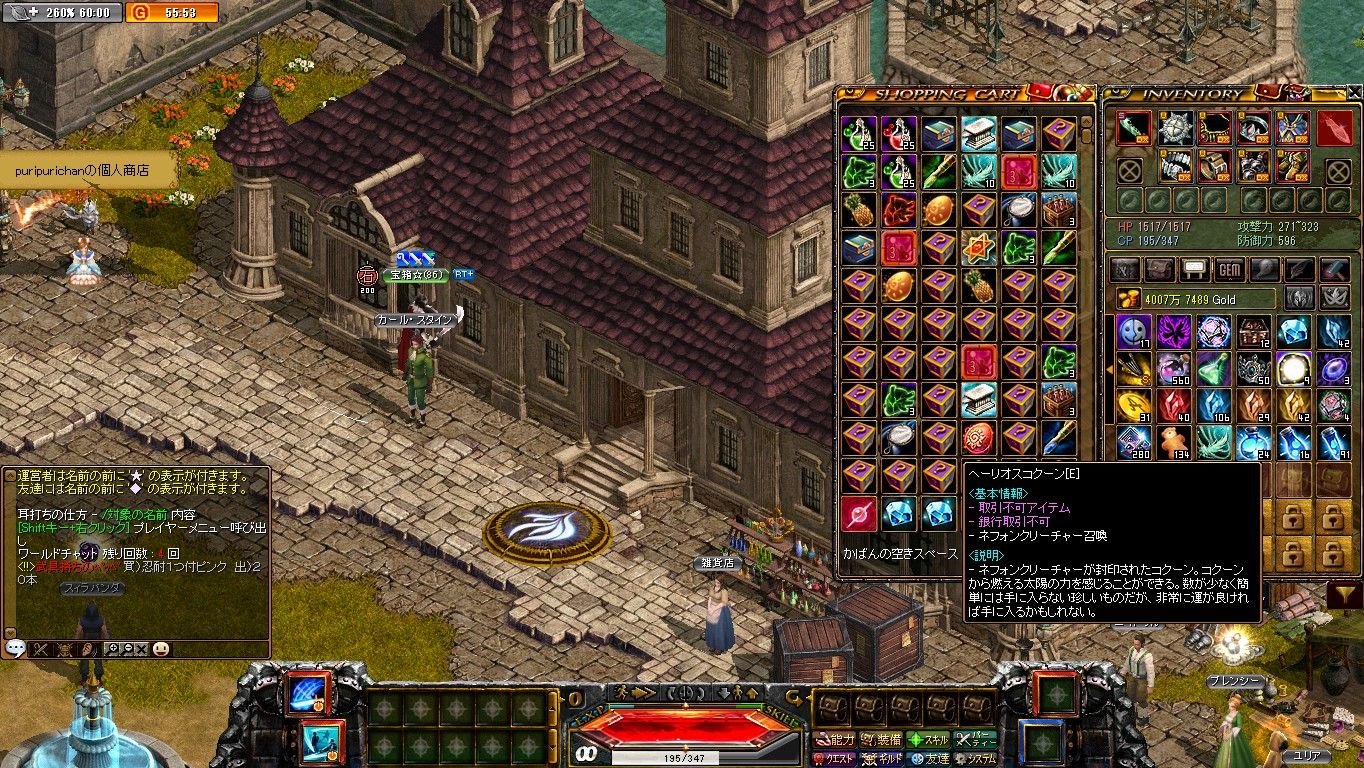Select the teddy bear item in inventory
The image size is (1364, 768).
[1172, 440]
